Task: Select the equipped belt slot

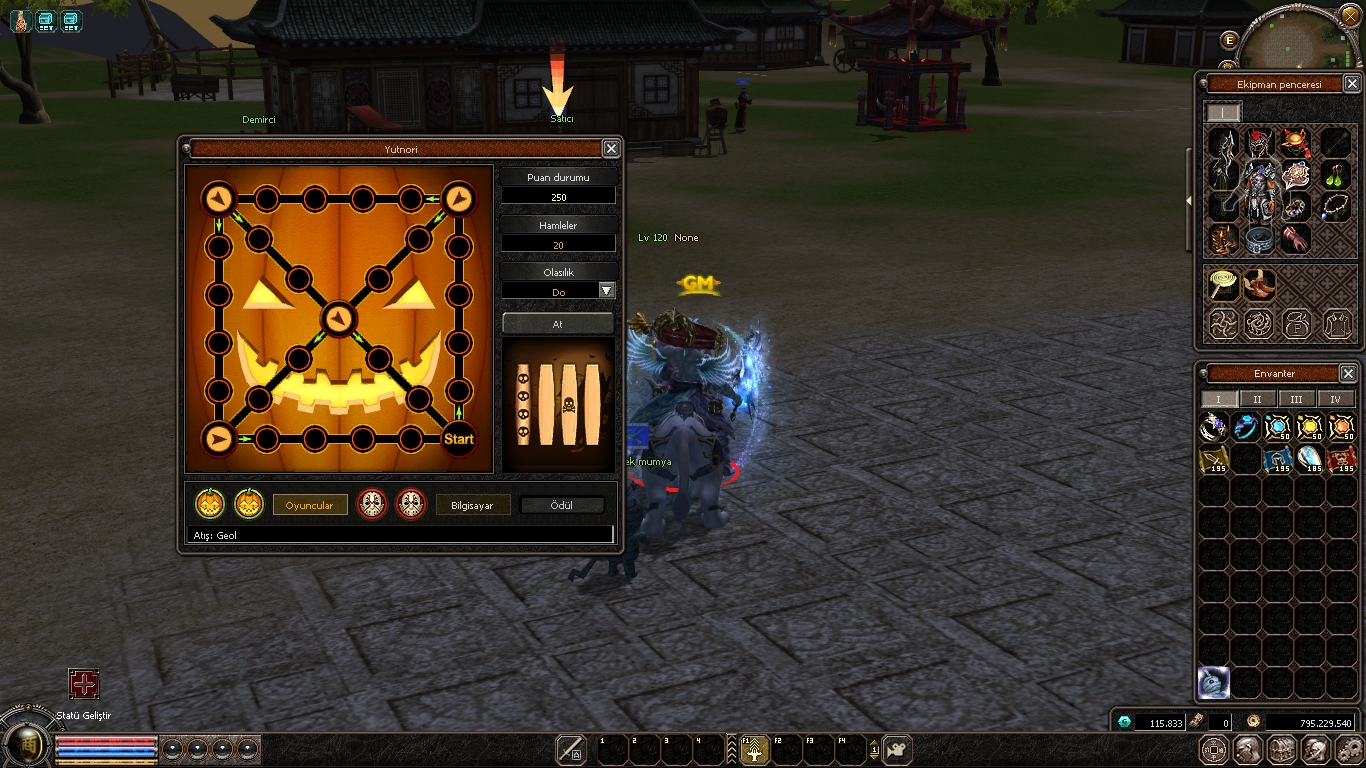Action: 1259,240
